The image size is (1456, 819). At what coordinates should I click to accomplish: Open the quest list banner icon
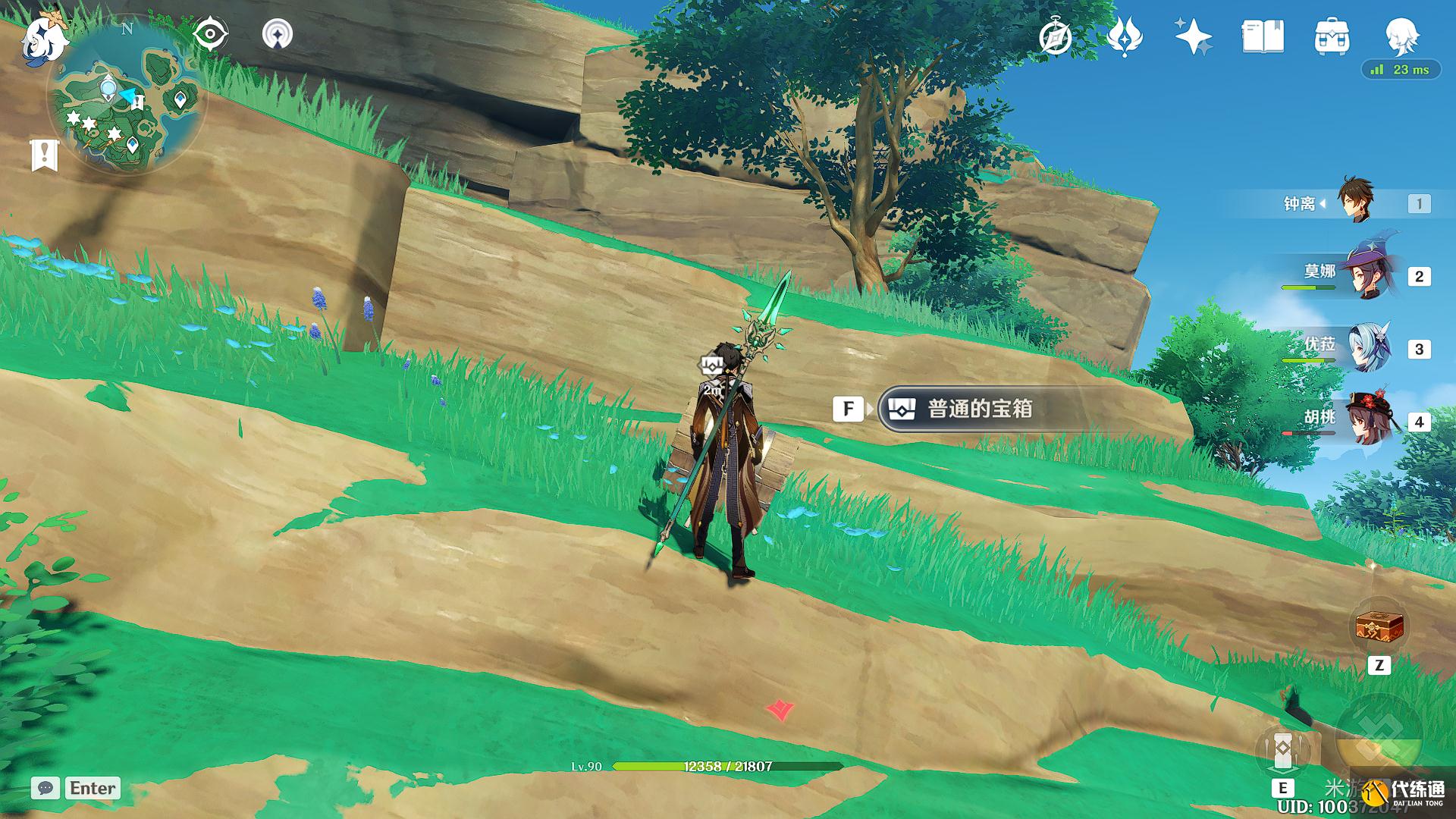(x=45, y=155)
